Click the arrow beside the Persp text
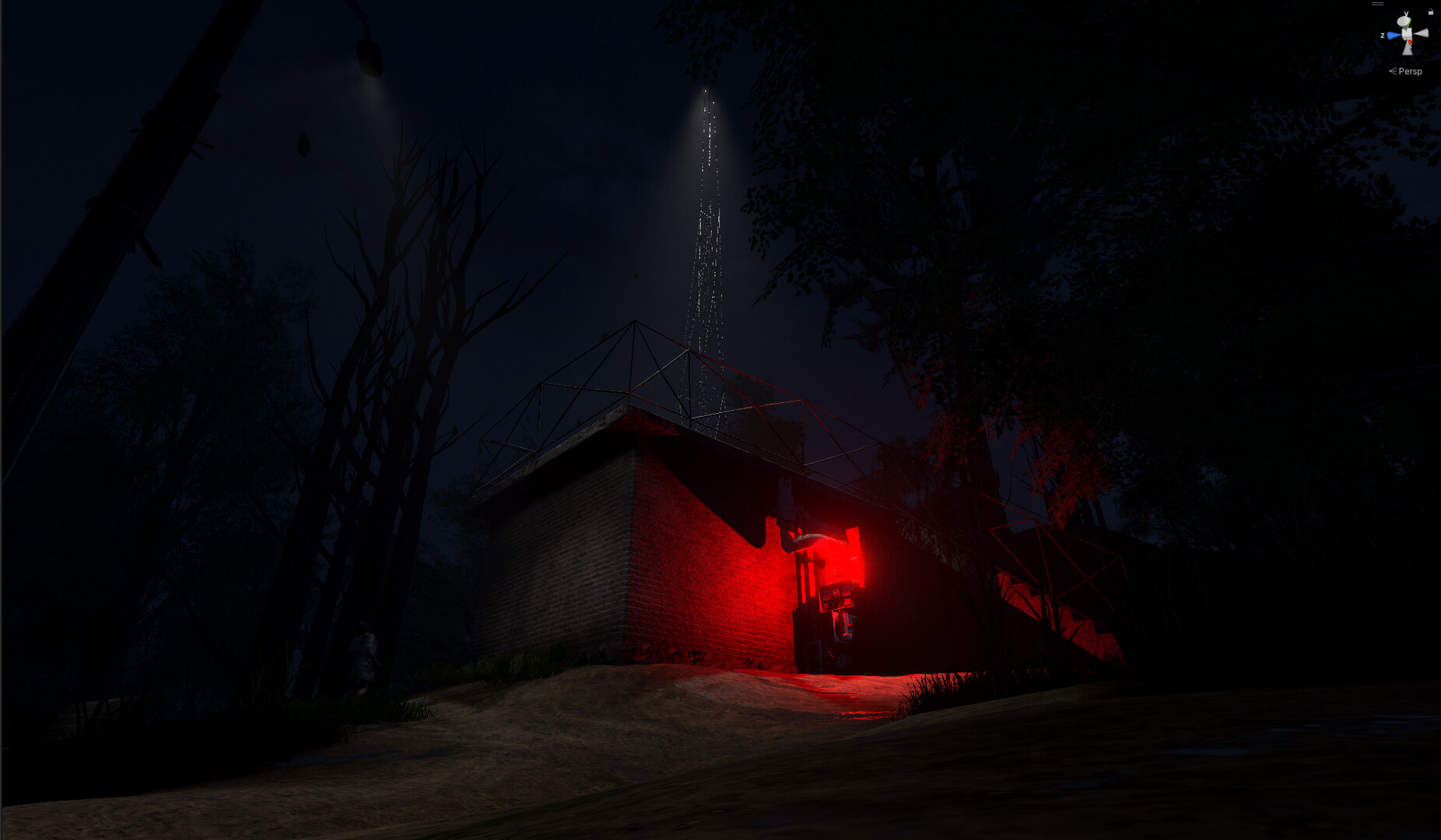 click(x=1393, y=71)
